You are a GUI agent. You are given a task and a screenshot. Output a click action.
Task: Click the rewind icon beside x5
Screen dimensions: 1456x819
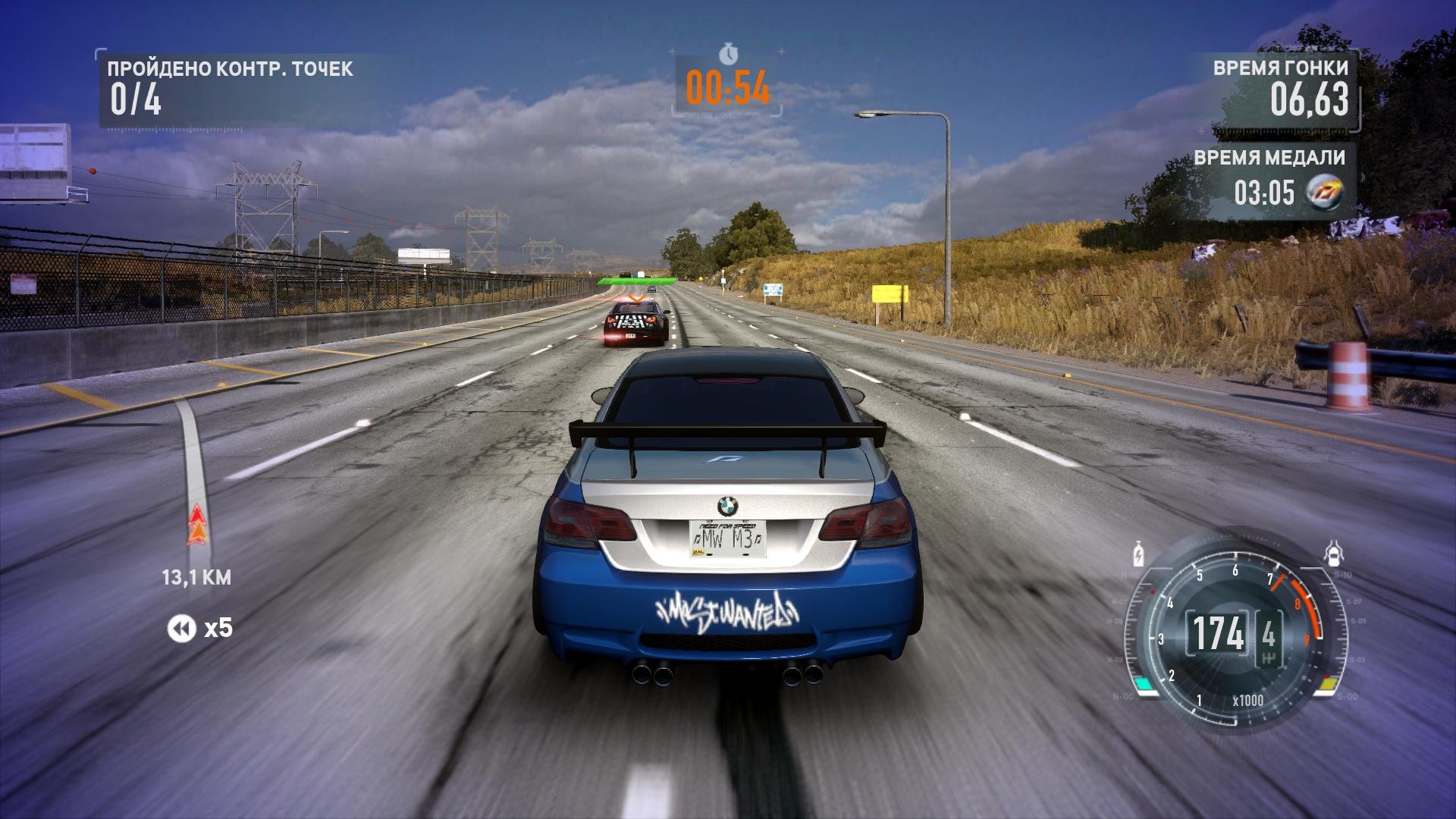[181, 628]
